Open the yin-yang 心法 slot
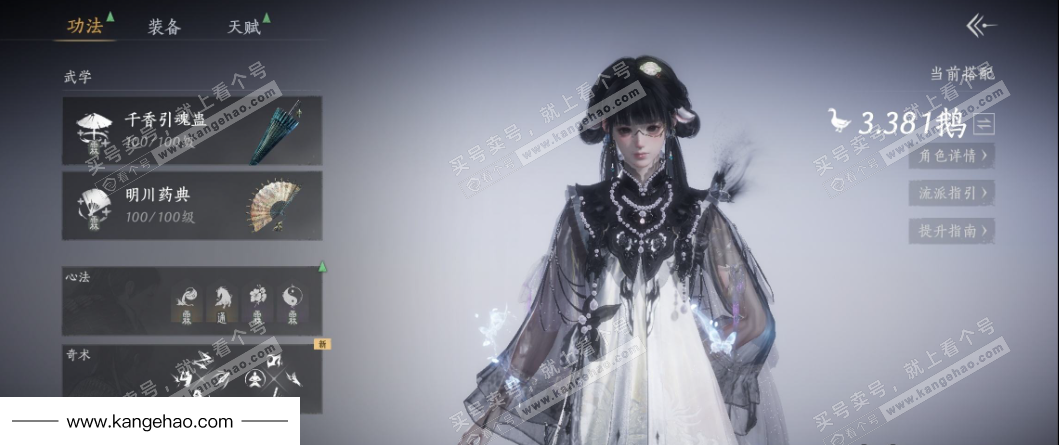The height and width of the screenshot is (445, 1059). coord(292,300)
